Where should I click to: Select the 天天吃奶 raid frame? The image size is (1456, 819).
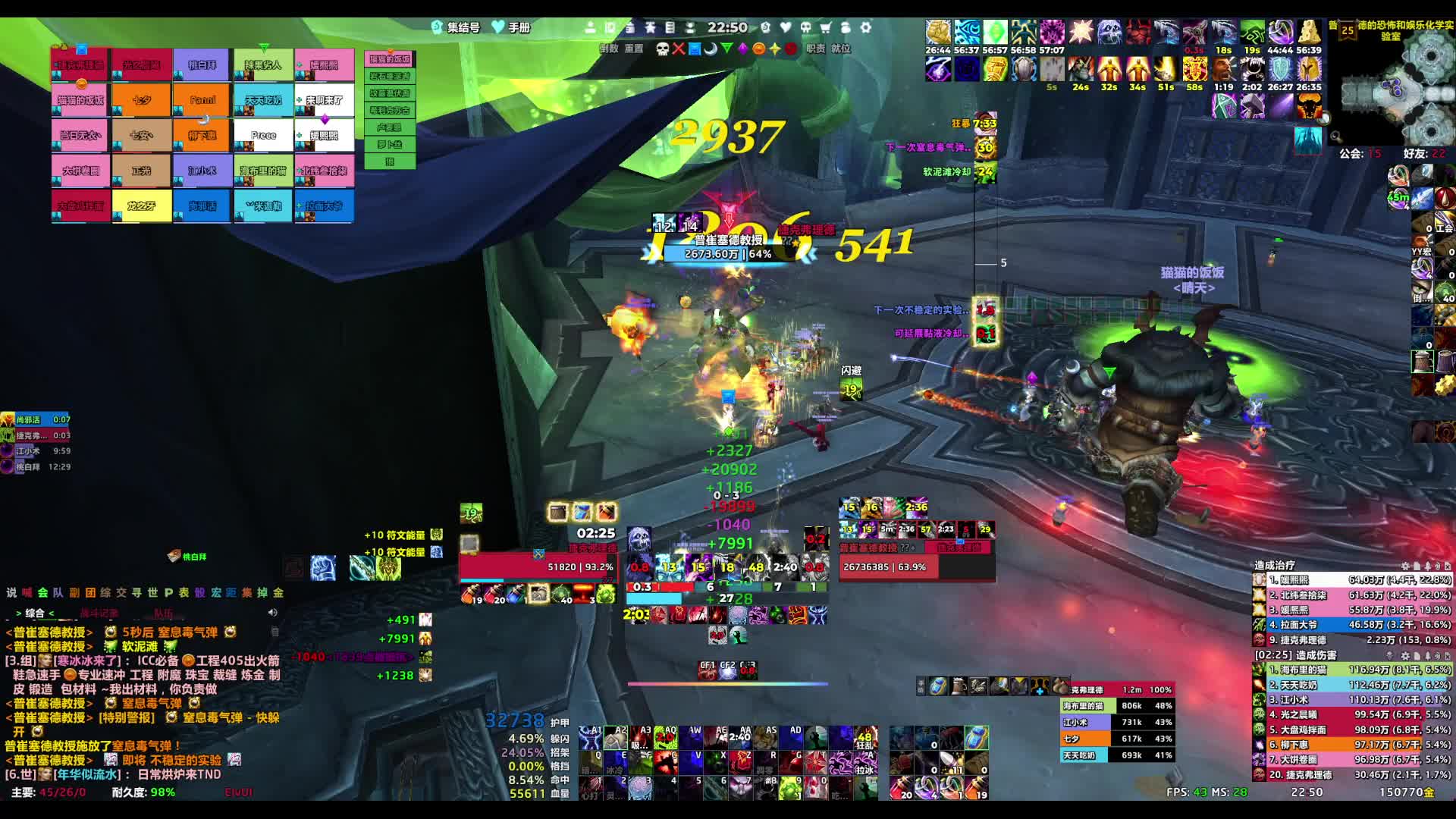[x=263, y=100]
